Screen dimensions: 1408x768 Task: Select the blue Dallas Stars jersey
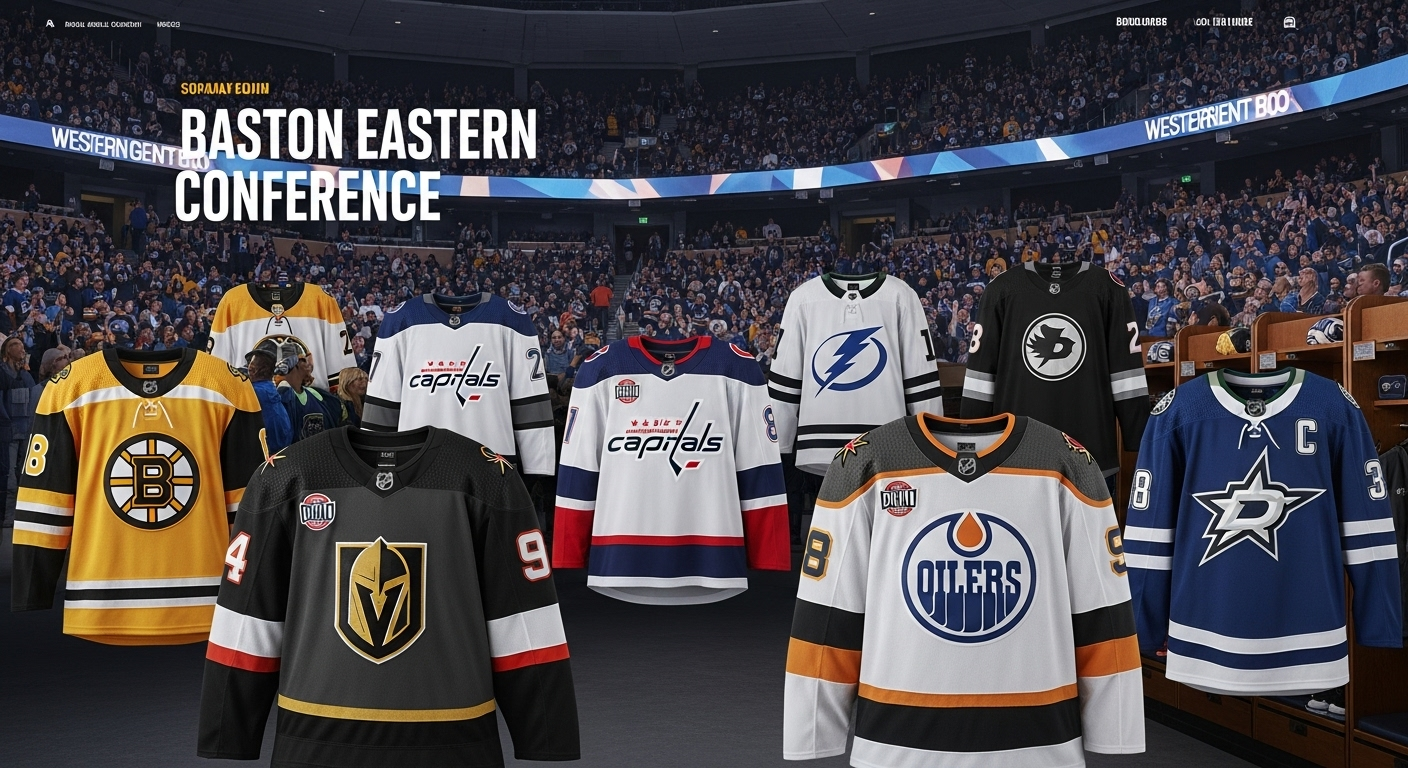tap(1260, 520)
